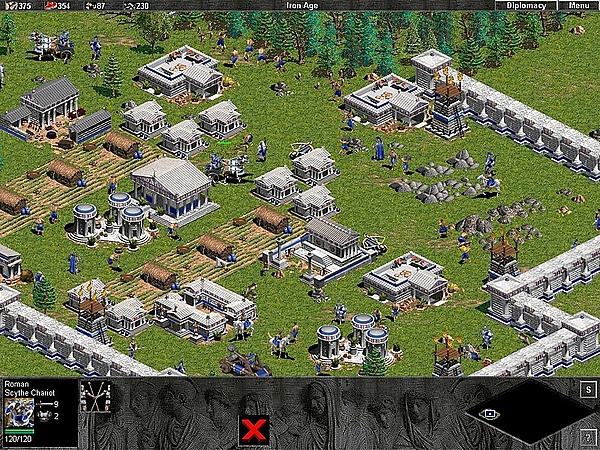
Task: Open the Diplomacy screen
Action: [x=526, y=6]
